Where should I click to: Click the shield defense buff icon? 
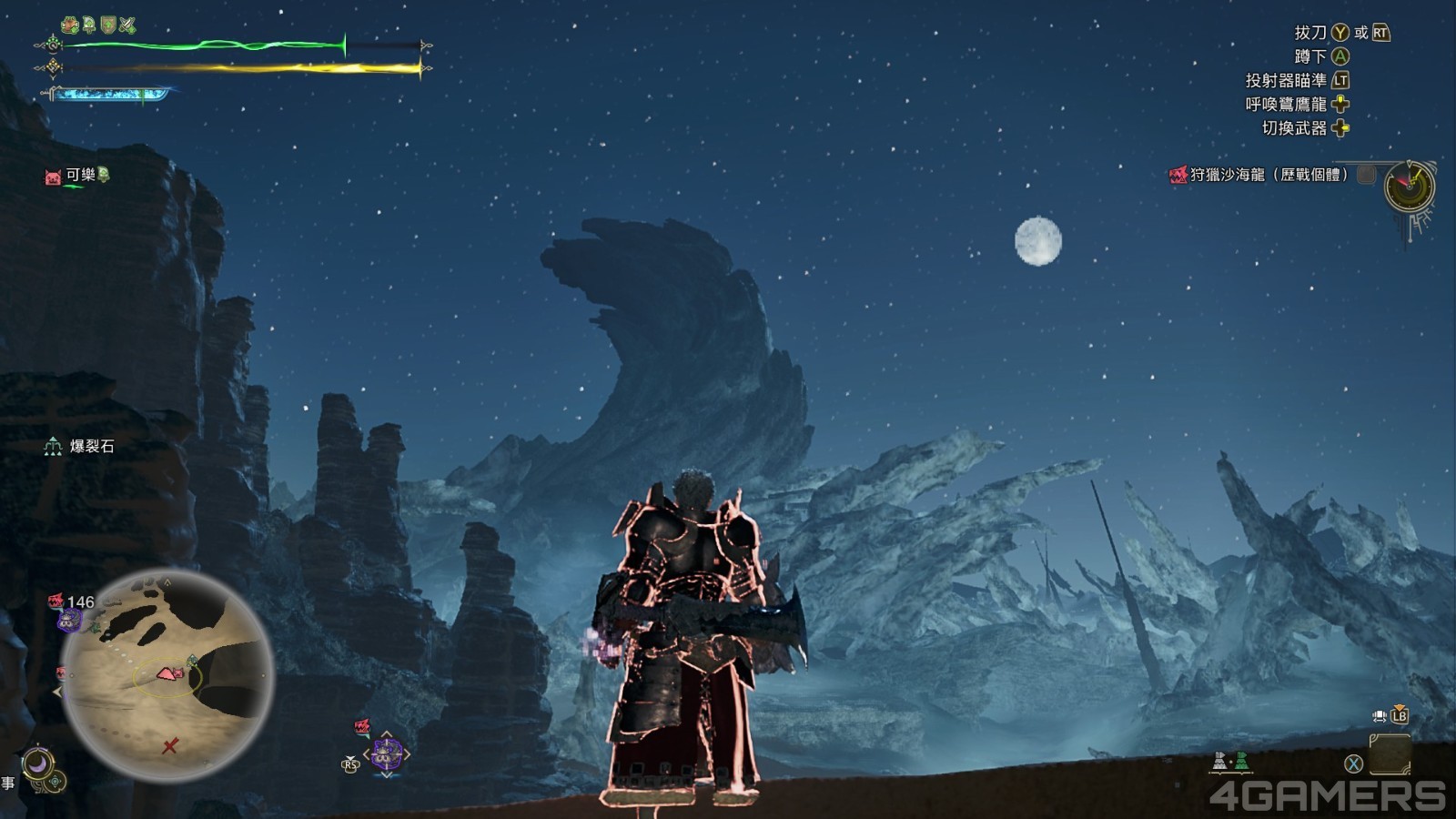pos(108,25)
